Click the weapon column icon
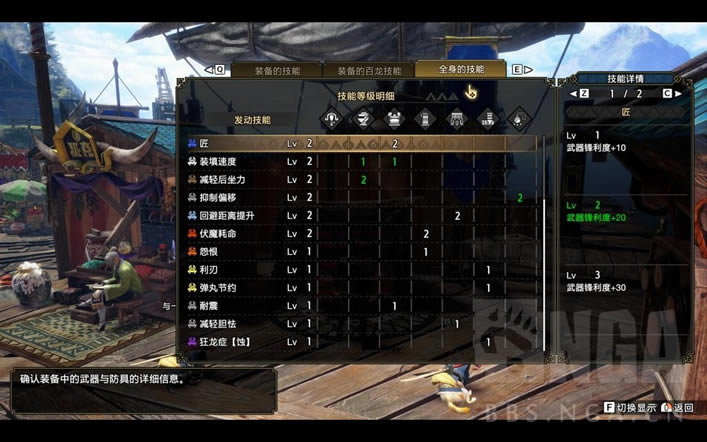707x442 pixels. pos(332,119)
